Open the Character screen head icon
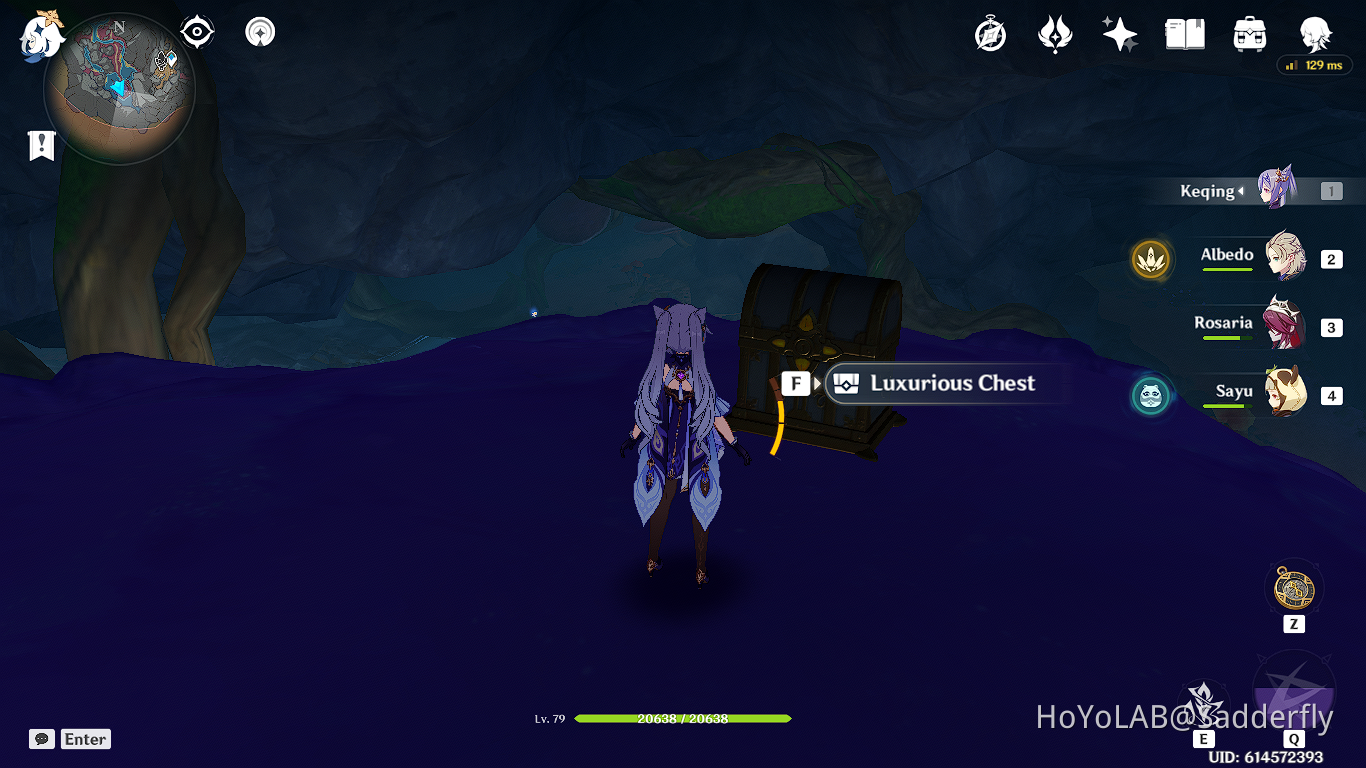 coord(1314,33)
